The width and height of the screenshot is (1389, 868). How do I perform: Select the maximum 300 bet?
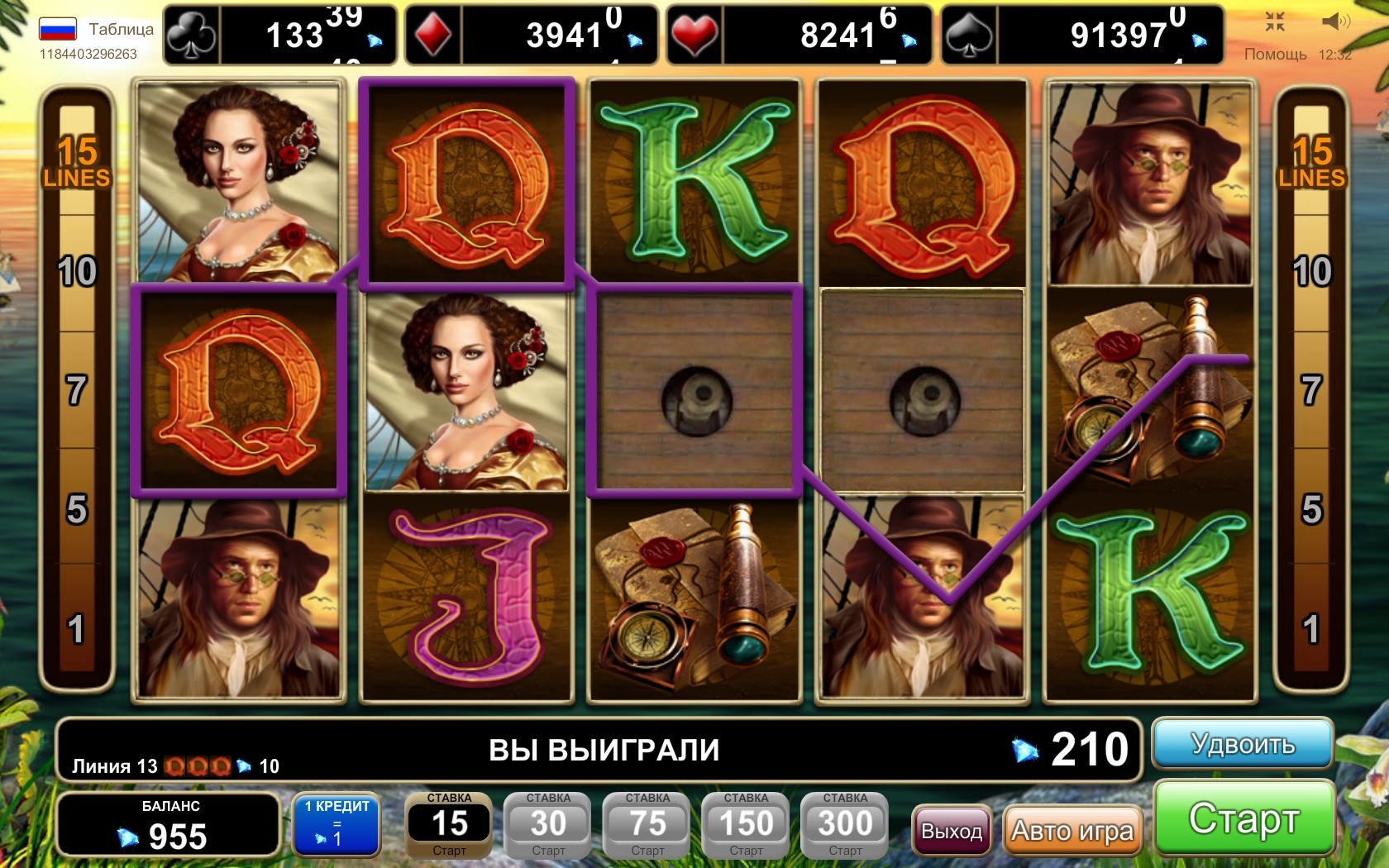[845, 825]
